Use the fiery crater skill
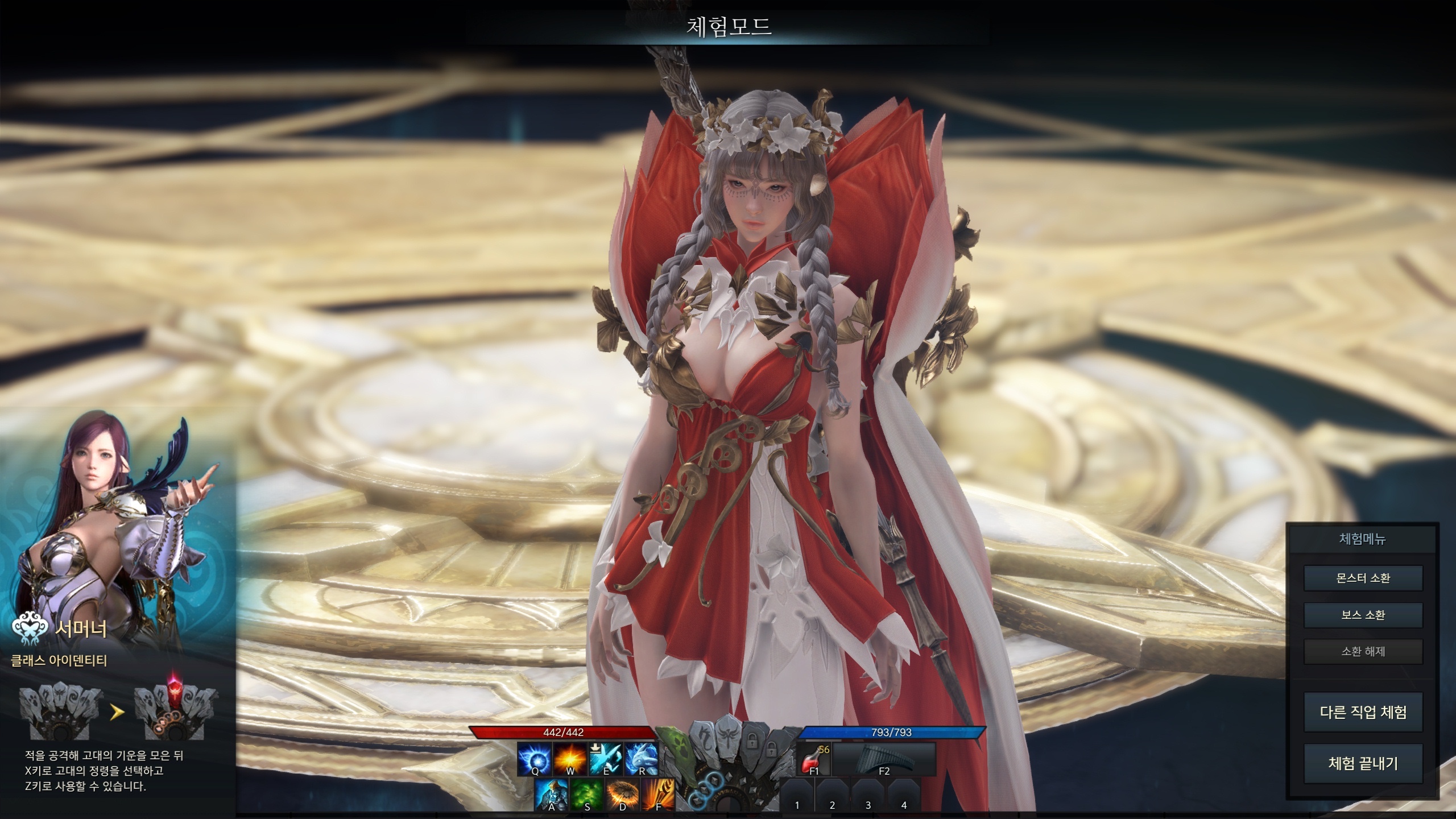 [623, 795]
